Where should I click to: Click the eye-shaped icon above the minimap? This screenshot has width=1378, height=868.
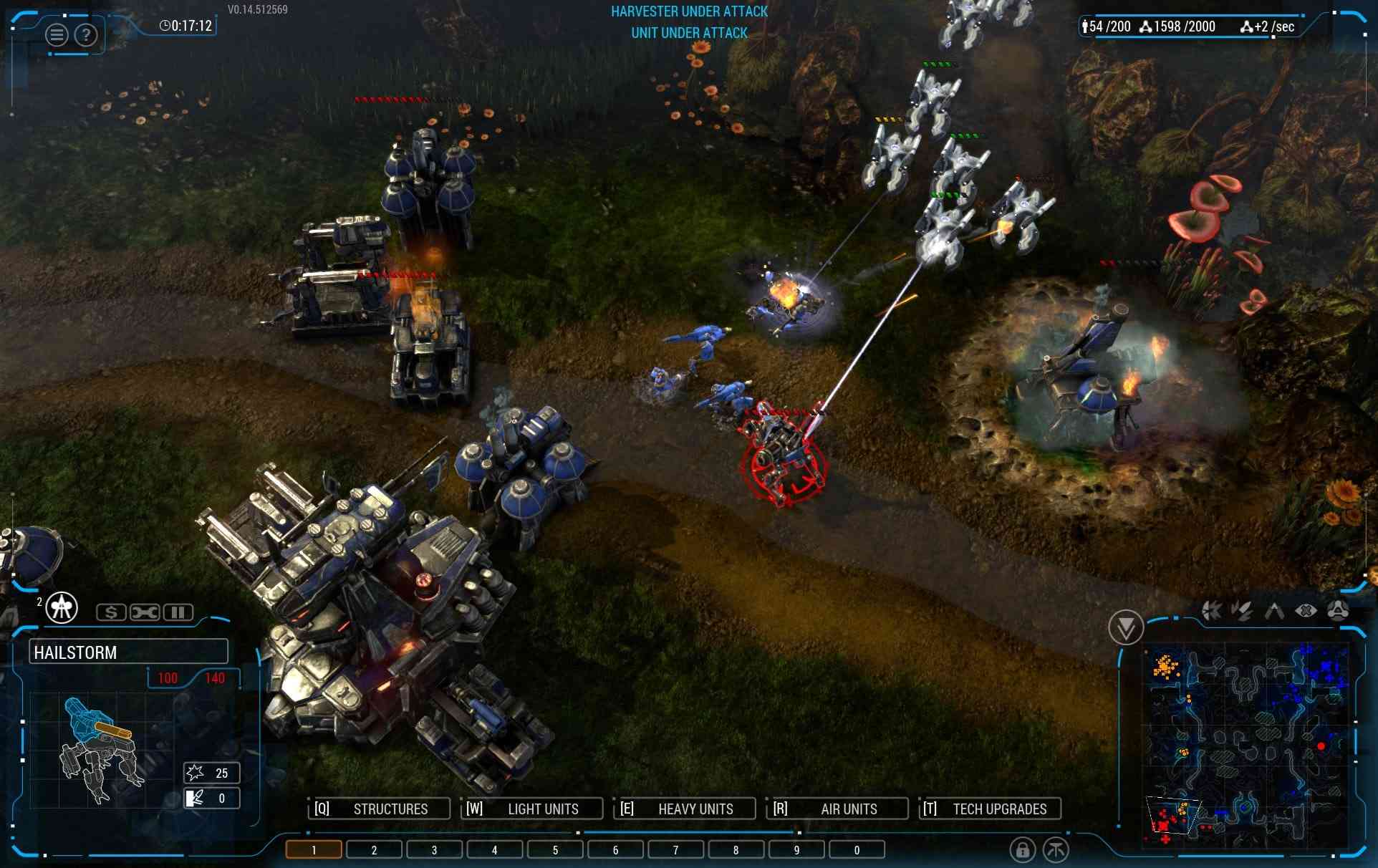click(x=1306, y=611)
